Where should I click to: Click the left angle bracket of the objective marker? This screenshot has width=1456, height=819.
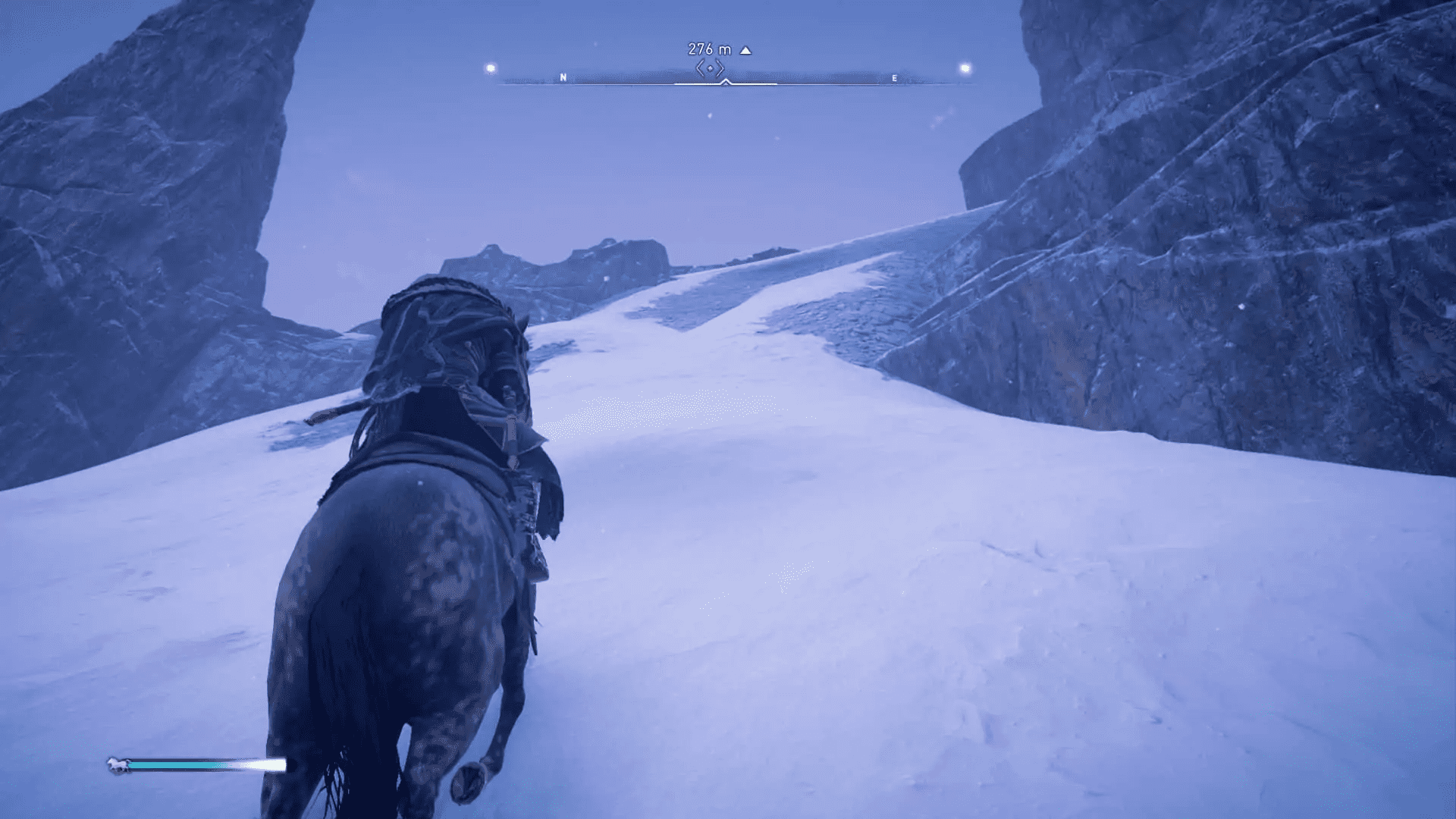point(701,67)
